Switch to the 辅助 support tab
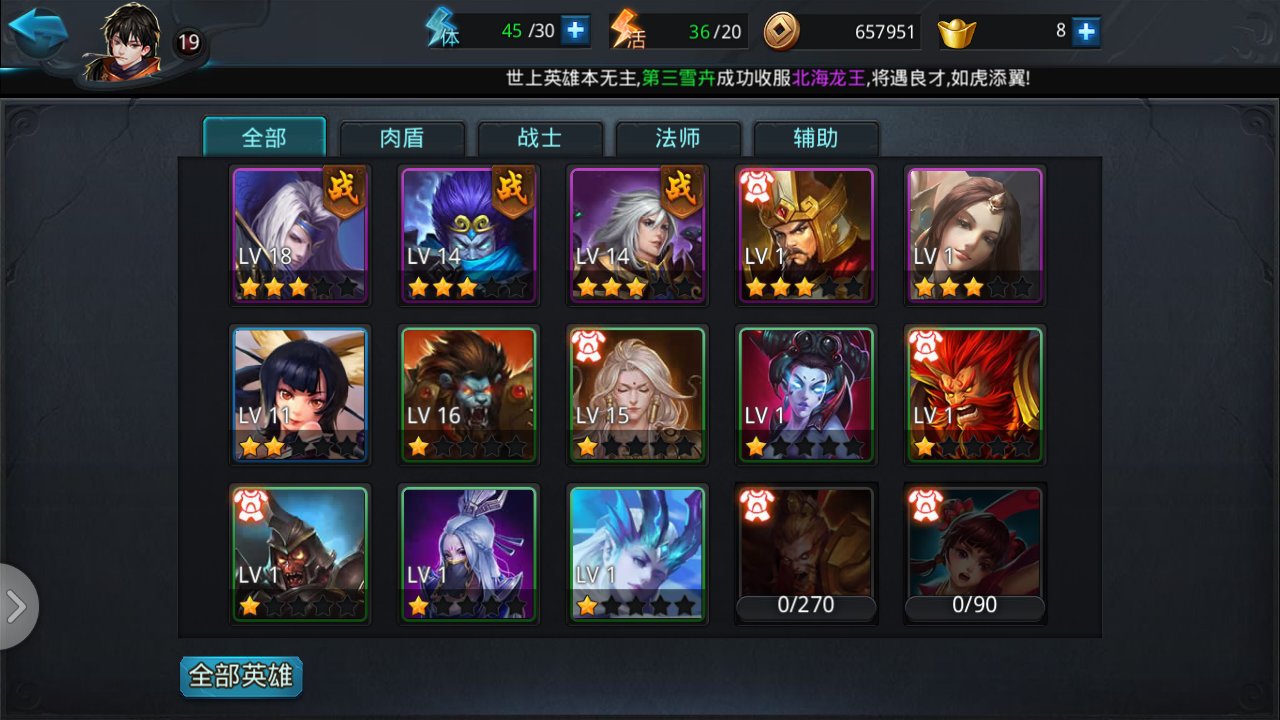Viewport: 1280px width, 720px height. (817, 138)
